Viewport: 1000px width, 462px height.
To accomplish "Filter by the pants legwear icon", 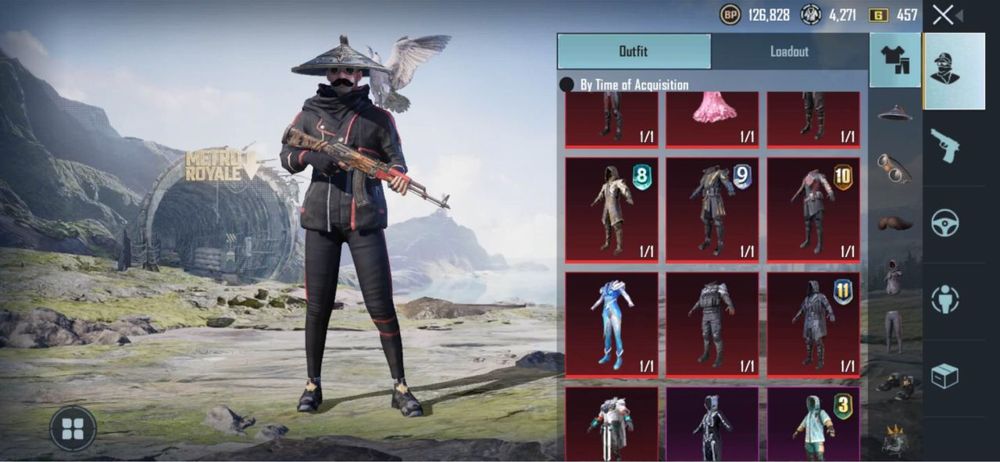I will click(x=894, y=330).
